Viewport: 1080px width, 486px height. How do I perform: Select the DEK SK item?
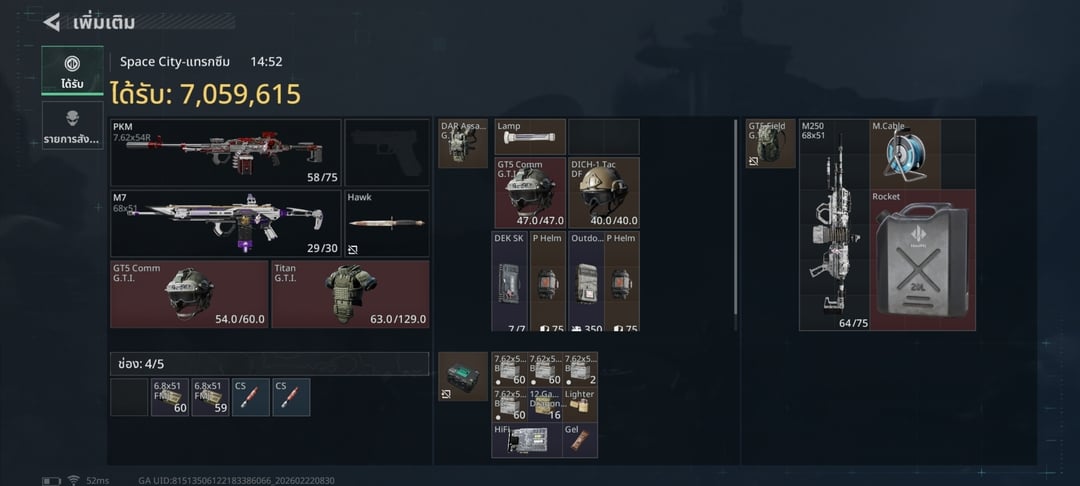[x=509, y=281]
